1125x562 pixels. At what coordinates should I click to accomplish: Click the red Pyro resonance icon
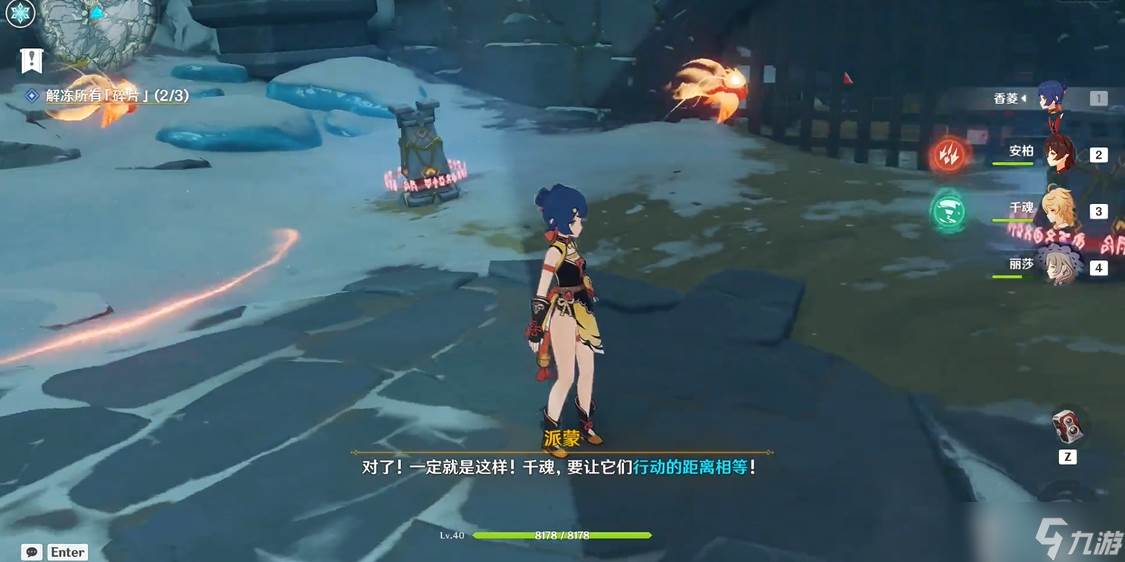click(x=947, y=154)
